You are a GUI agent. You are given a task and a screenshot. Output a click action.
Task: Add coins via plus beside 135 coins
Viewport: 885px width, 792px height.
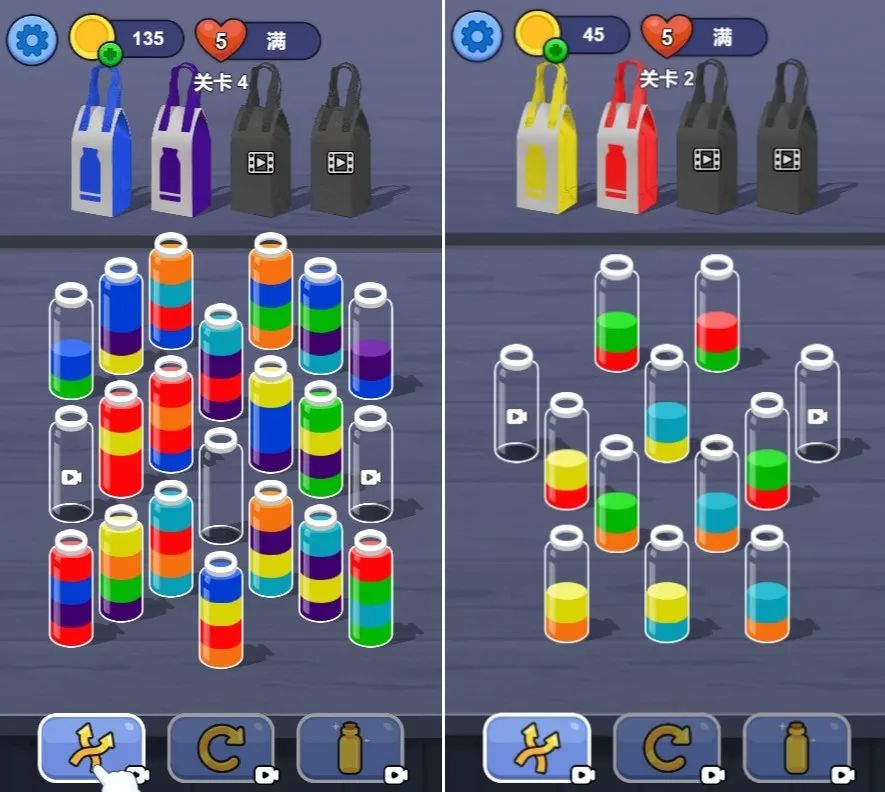[x=111, y=54]
